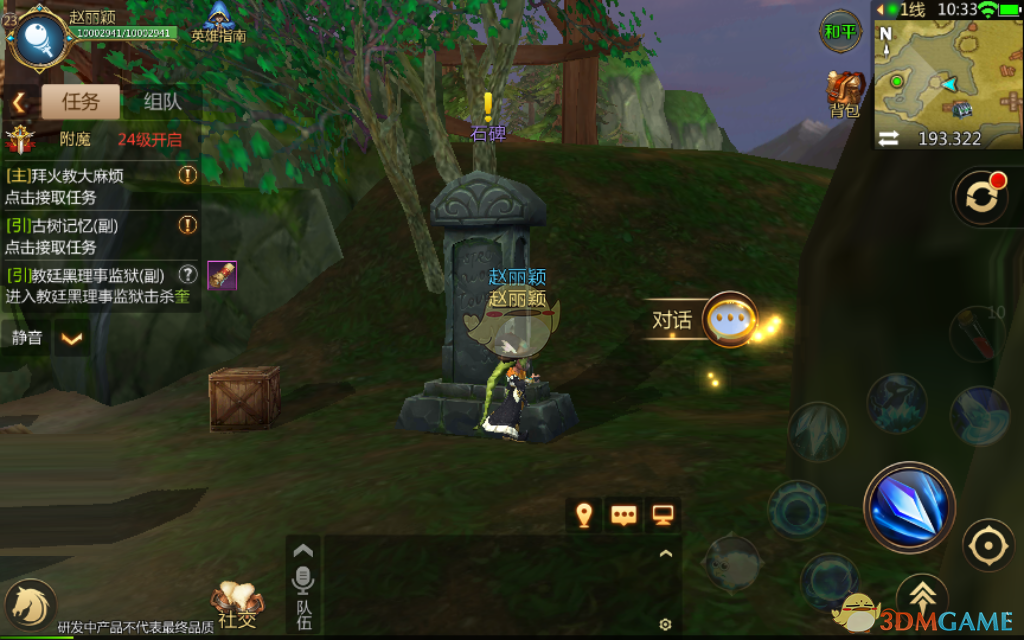This screenshot has width=1024, height=640.
Task: Use the main blue crystal attack skill
Action: 909,506
